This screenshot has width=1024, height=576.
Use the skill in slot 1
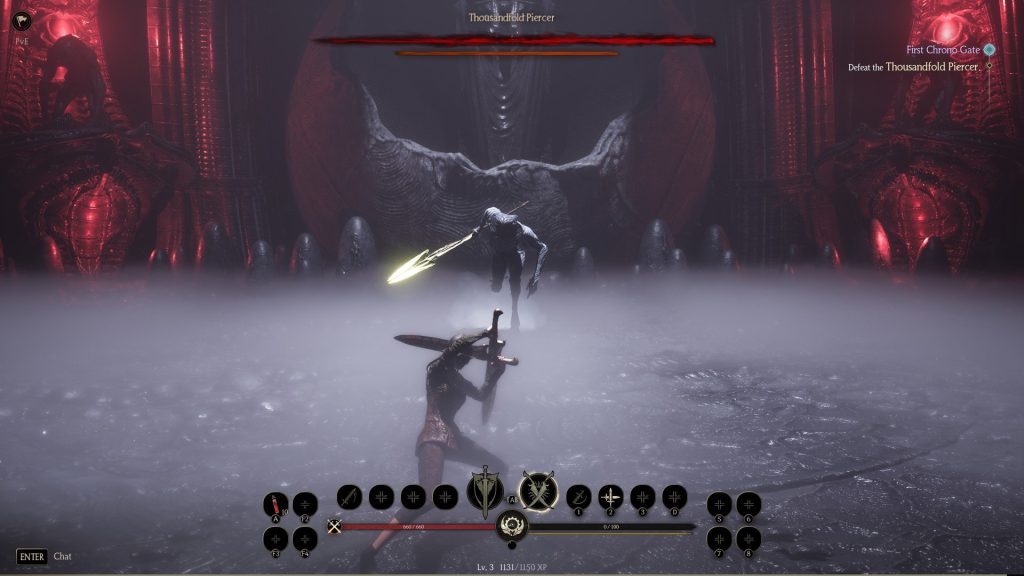click(x=578, y=496)
